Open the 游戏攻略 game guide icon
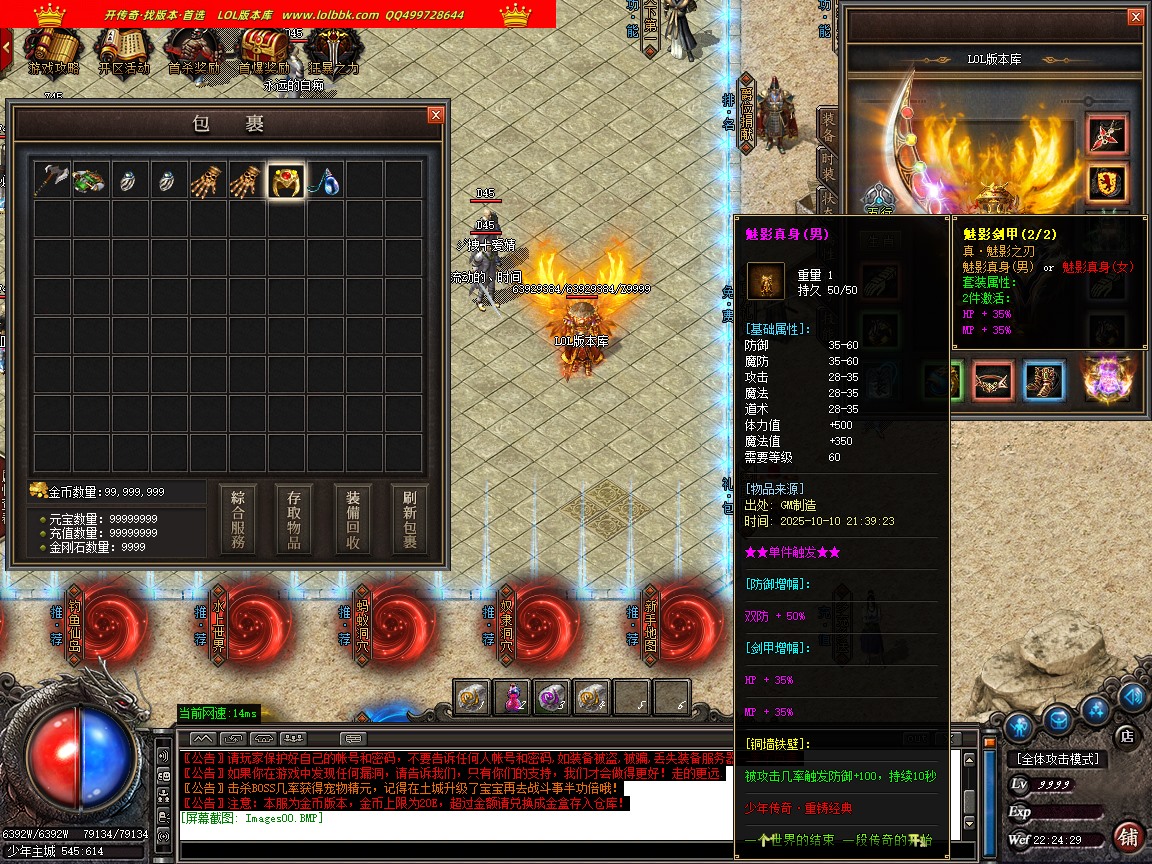This screenshot has width=1152, height=864. click(52, 50)
